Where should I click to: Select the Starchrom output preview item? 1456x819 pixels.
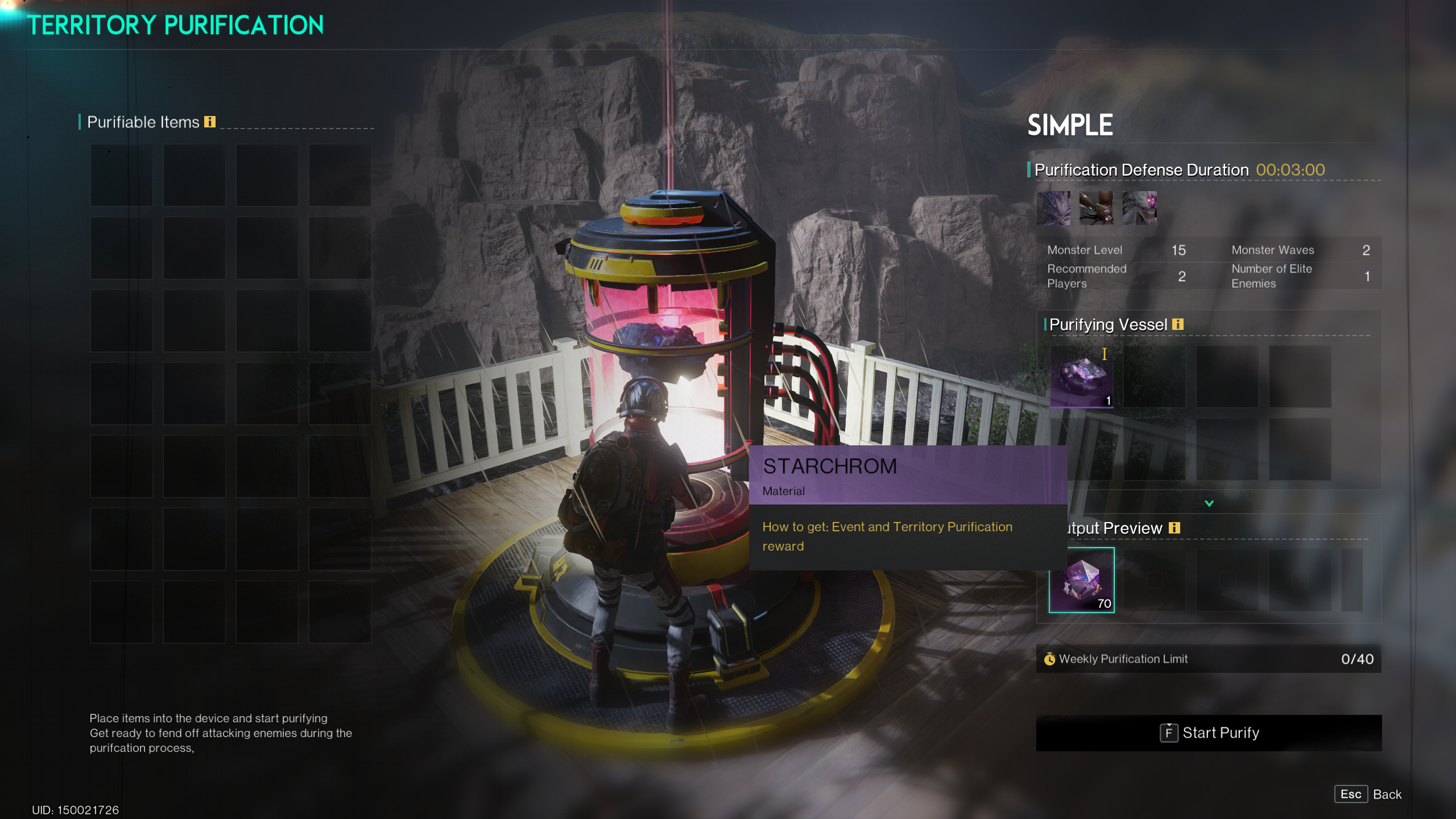point(1081,580)
